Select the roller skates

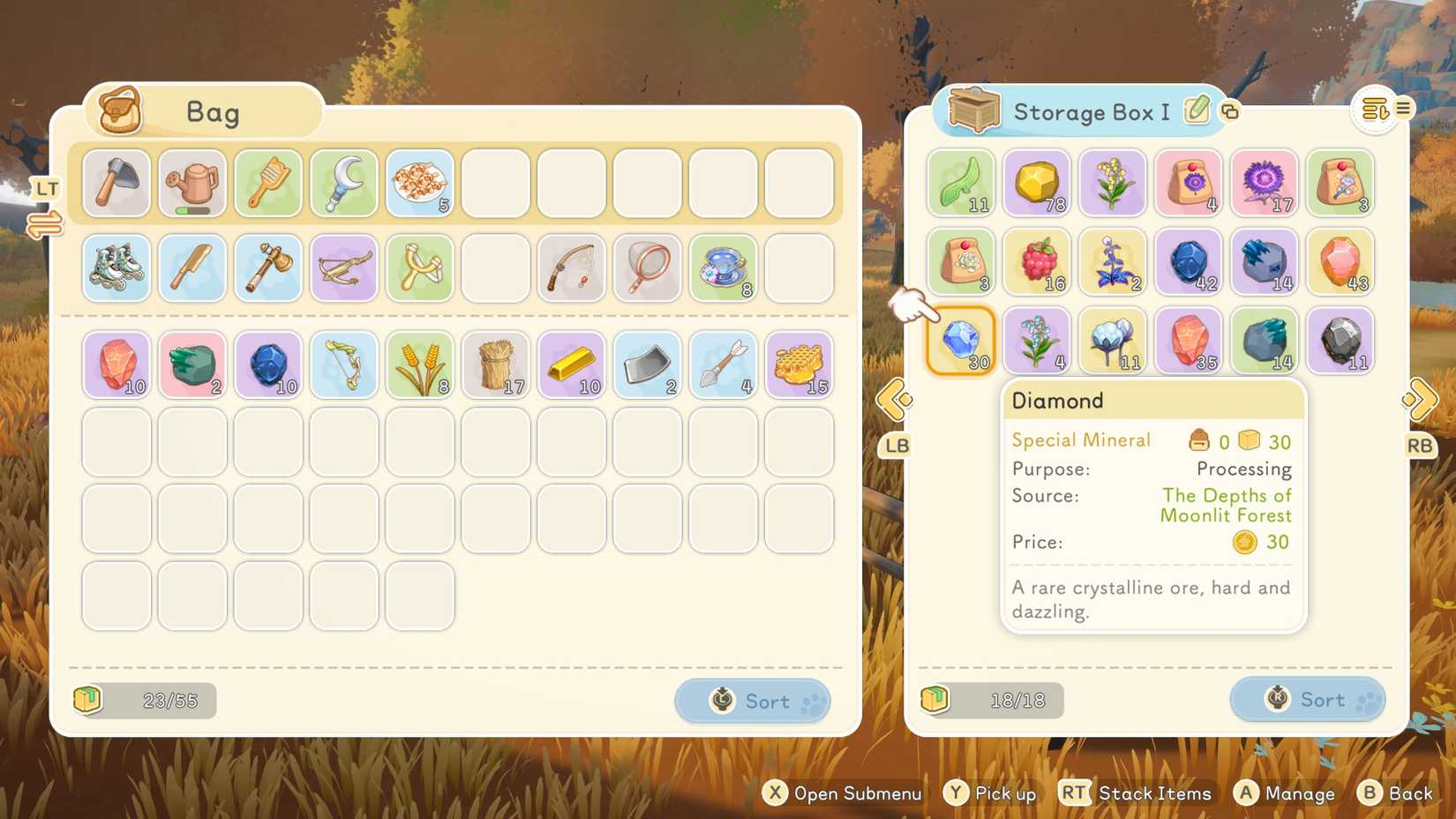point(116,268)
